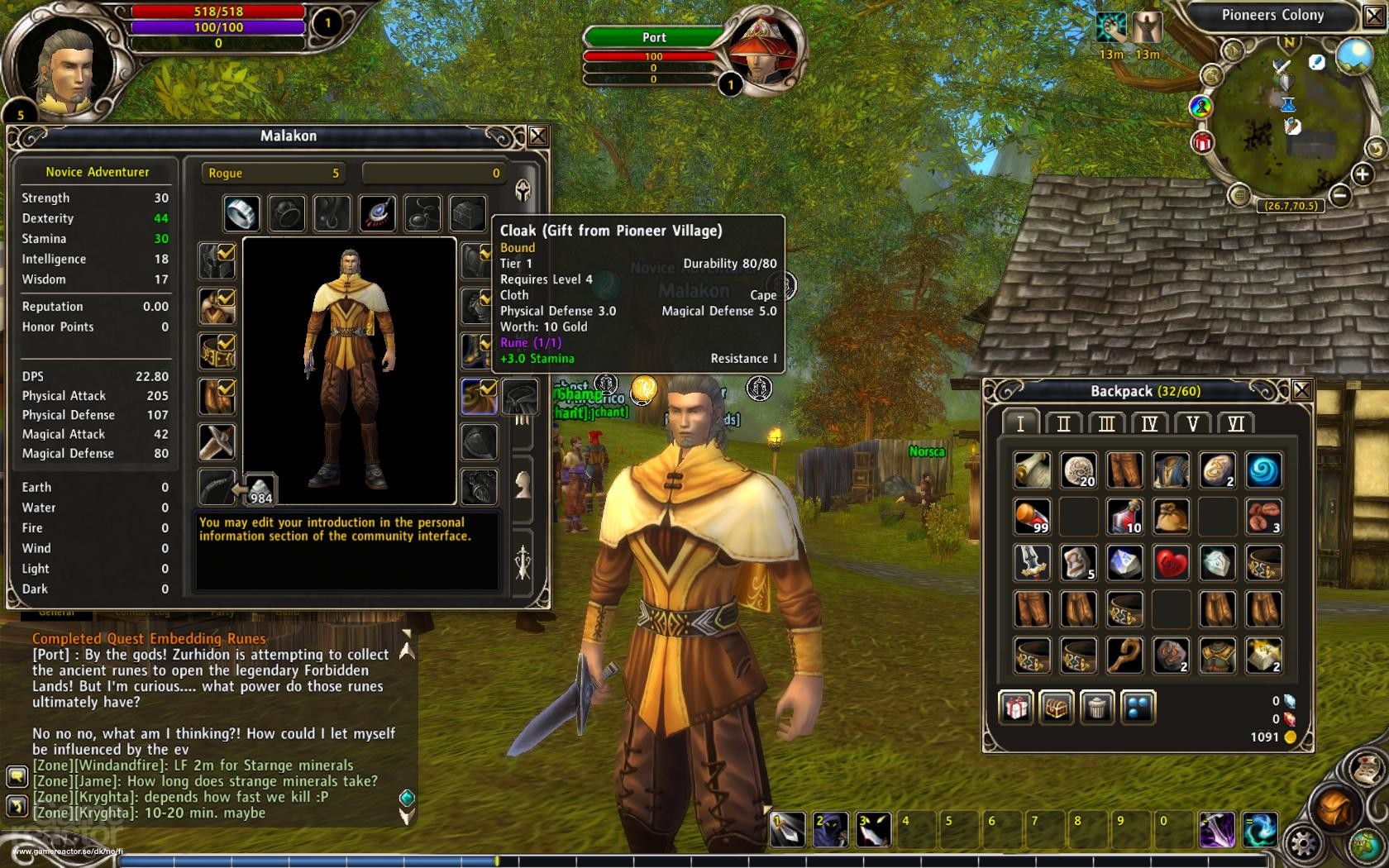The height and width of the screenshot is (868, 1389).
Task: Activate the dagger skill in hotbar slot 1
Action: click(787, 827)
